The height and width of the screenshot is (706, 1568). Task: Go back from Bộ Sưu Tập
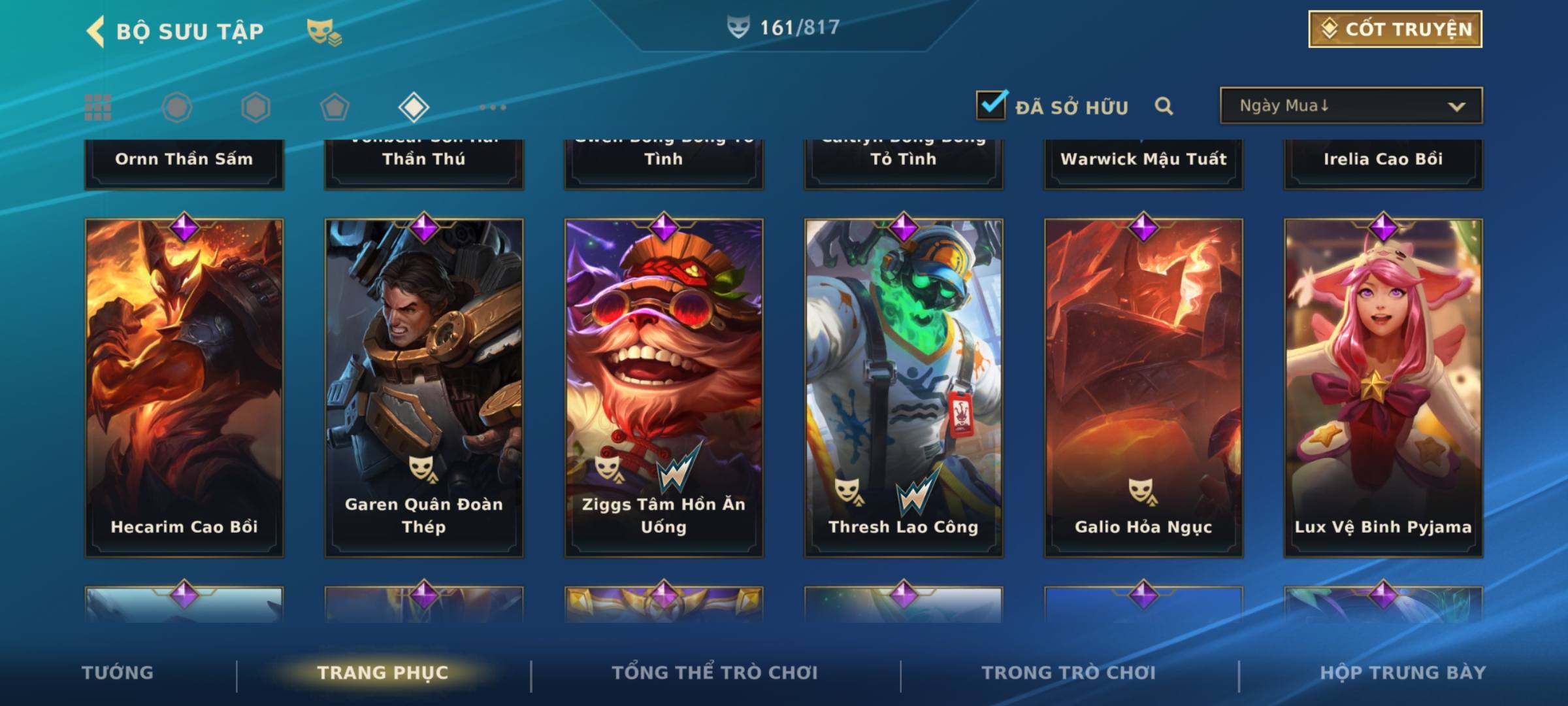(x=96, y=31)
